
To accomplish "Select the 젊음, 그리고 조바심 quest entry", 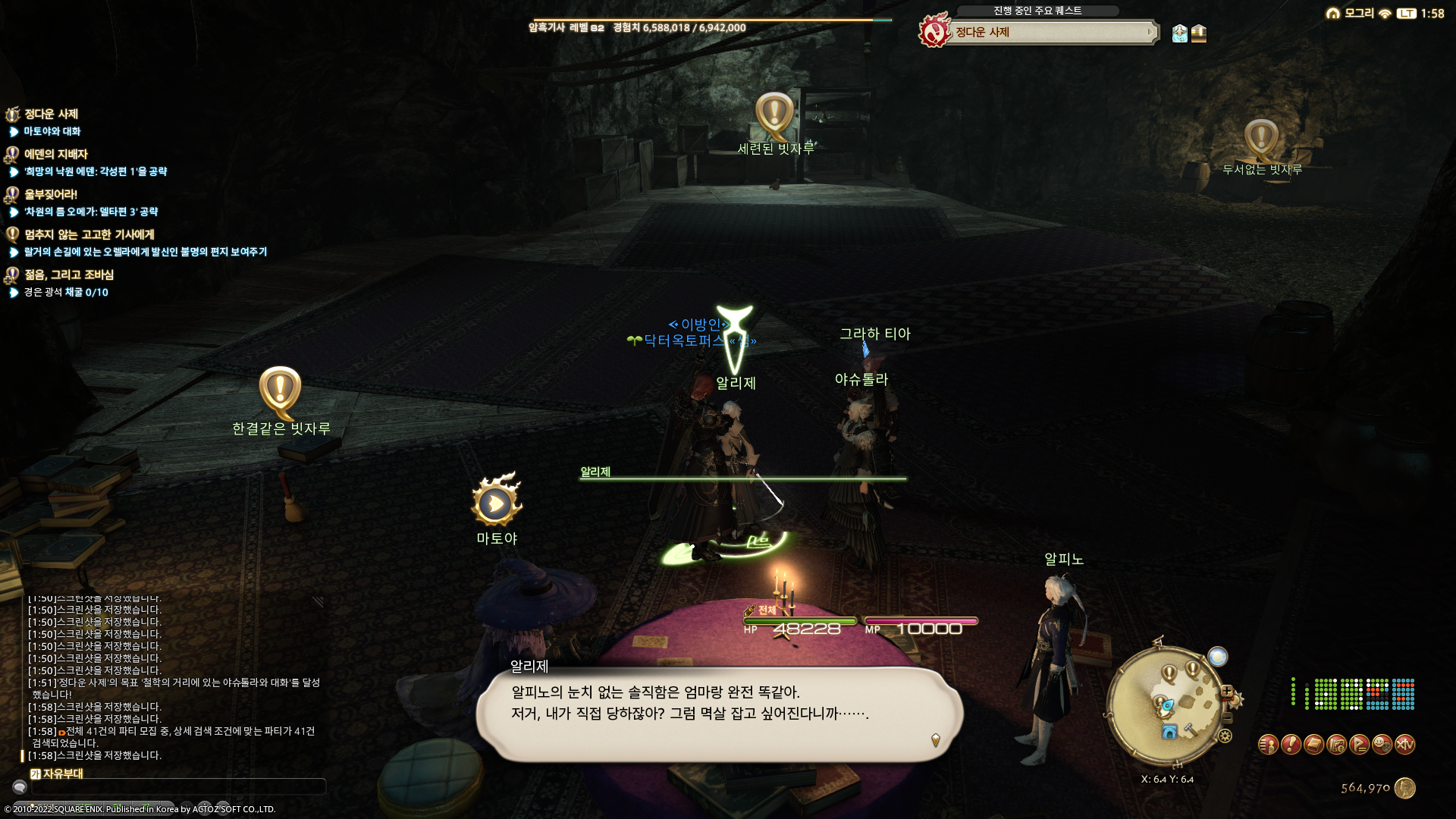I will [68, 275].
